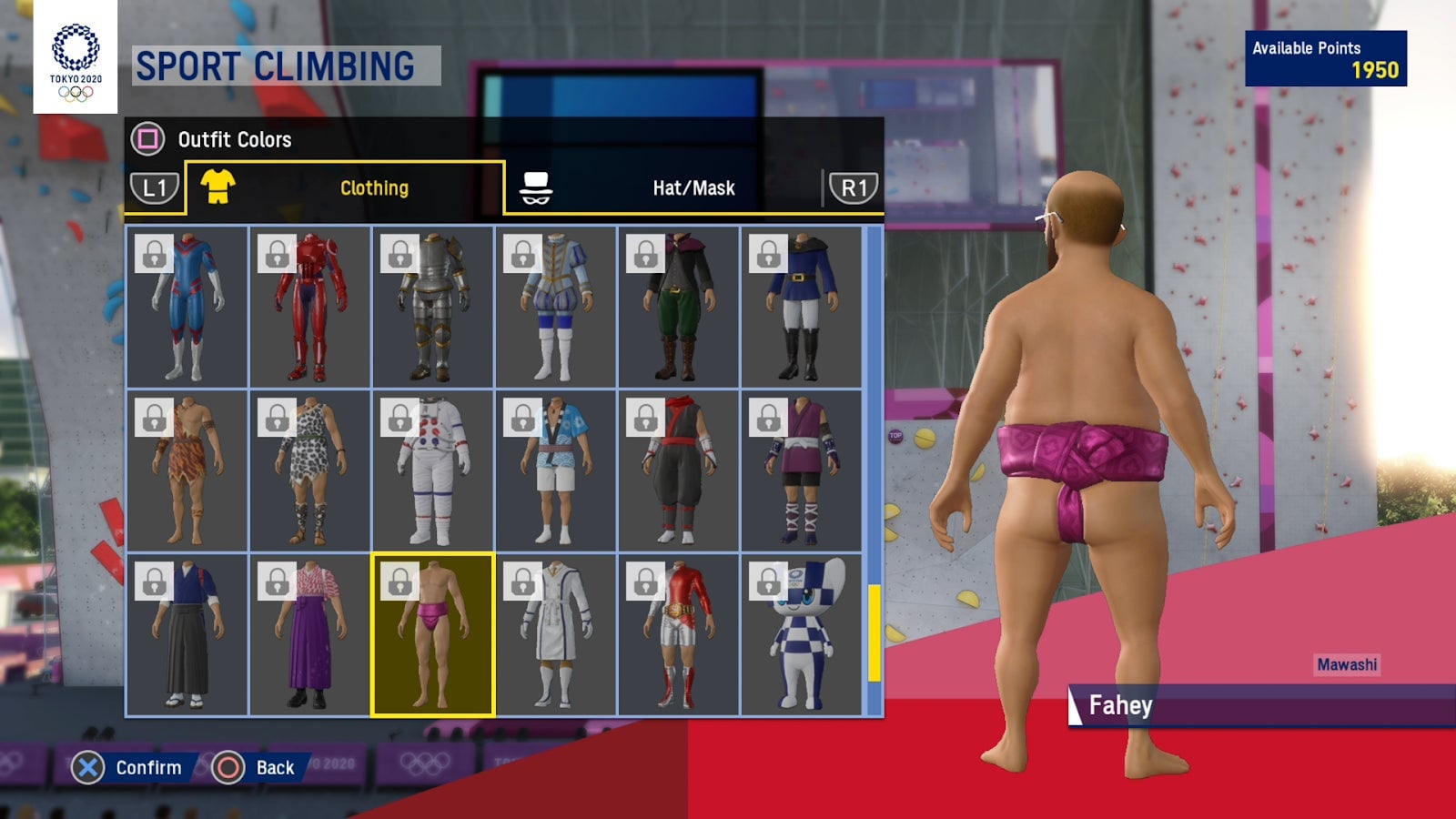Choose the astronaut spacesuit outfit
This screenshot has height=819, width=1456.
(432, 473)
